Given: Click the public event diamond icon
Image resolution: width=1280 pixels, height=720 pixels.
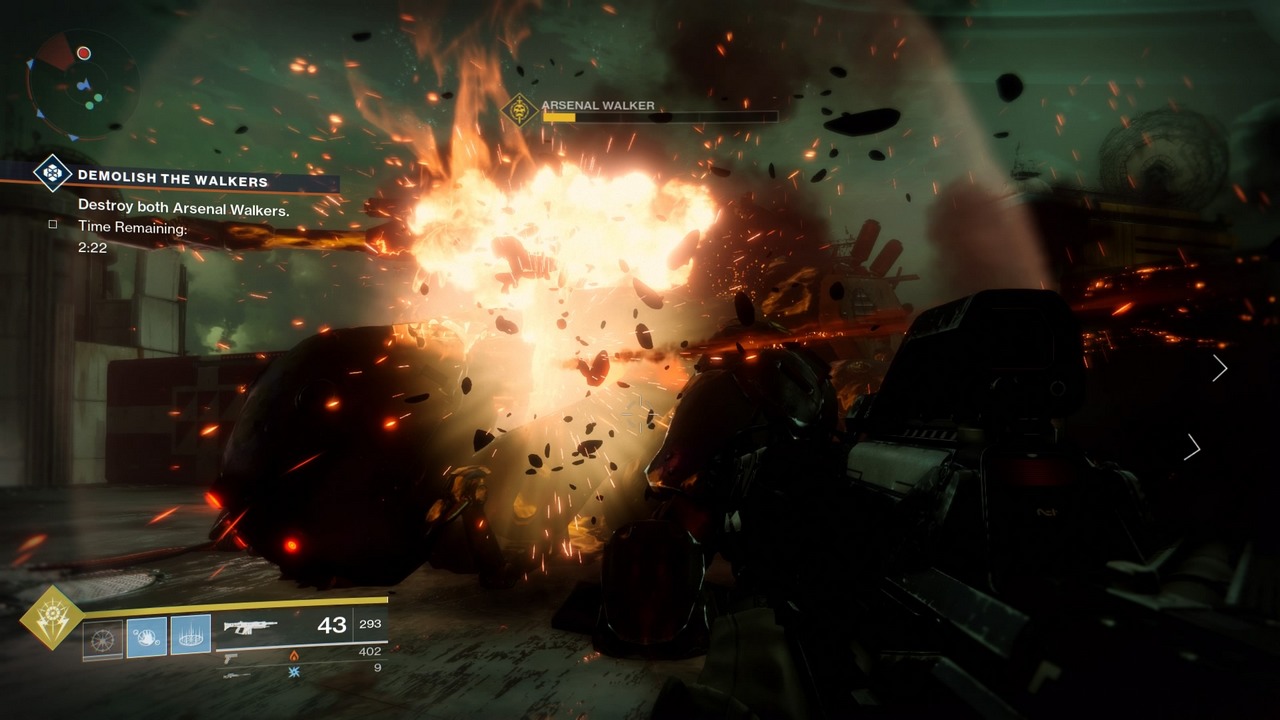Looking at the screenshot, I should tap(52, 173).
